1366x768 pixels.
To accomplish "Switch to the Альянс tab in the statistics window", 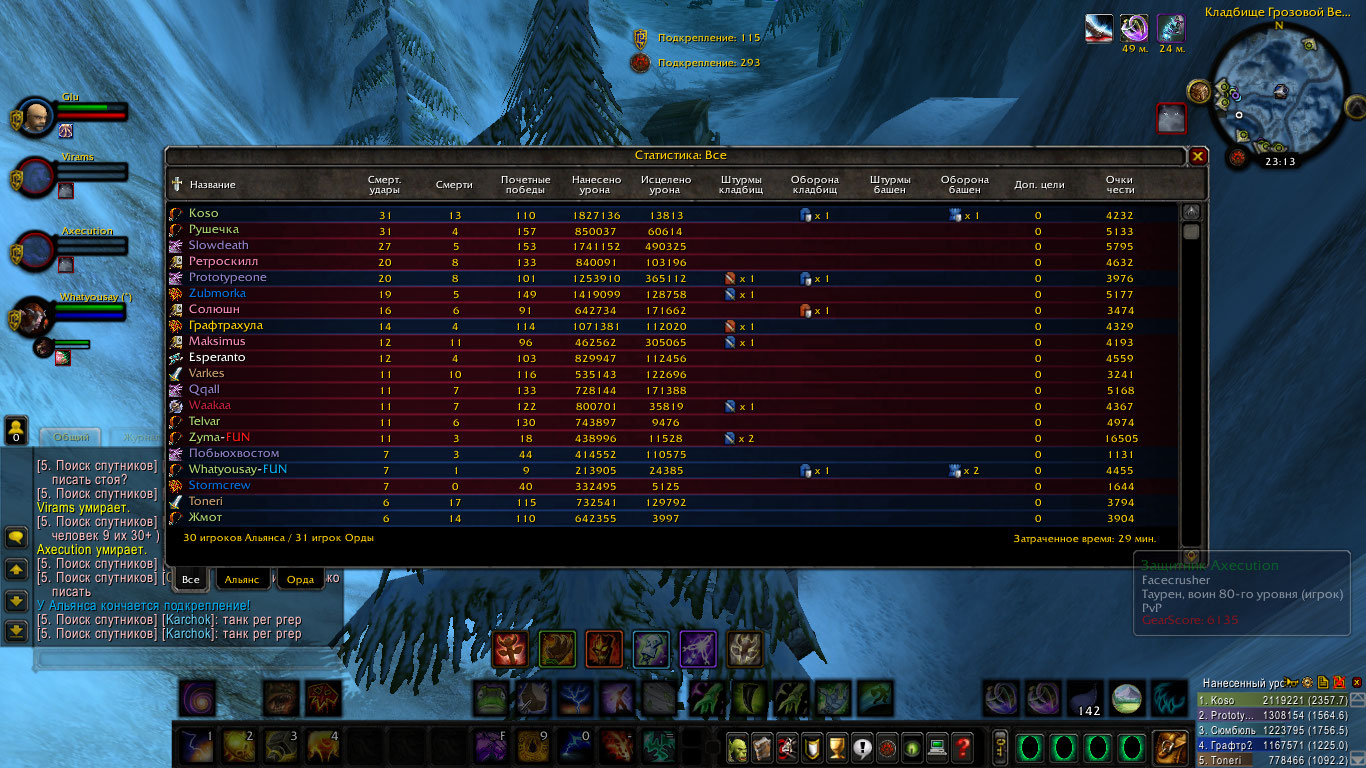I will (x=241, y=580).
